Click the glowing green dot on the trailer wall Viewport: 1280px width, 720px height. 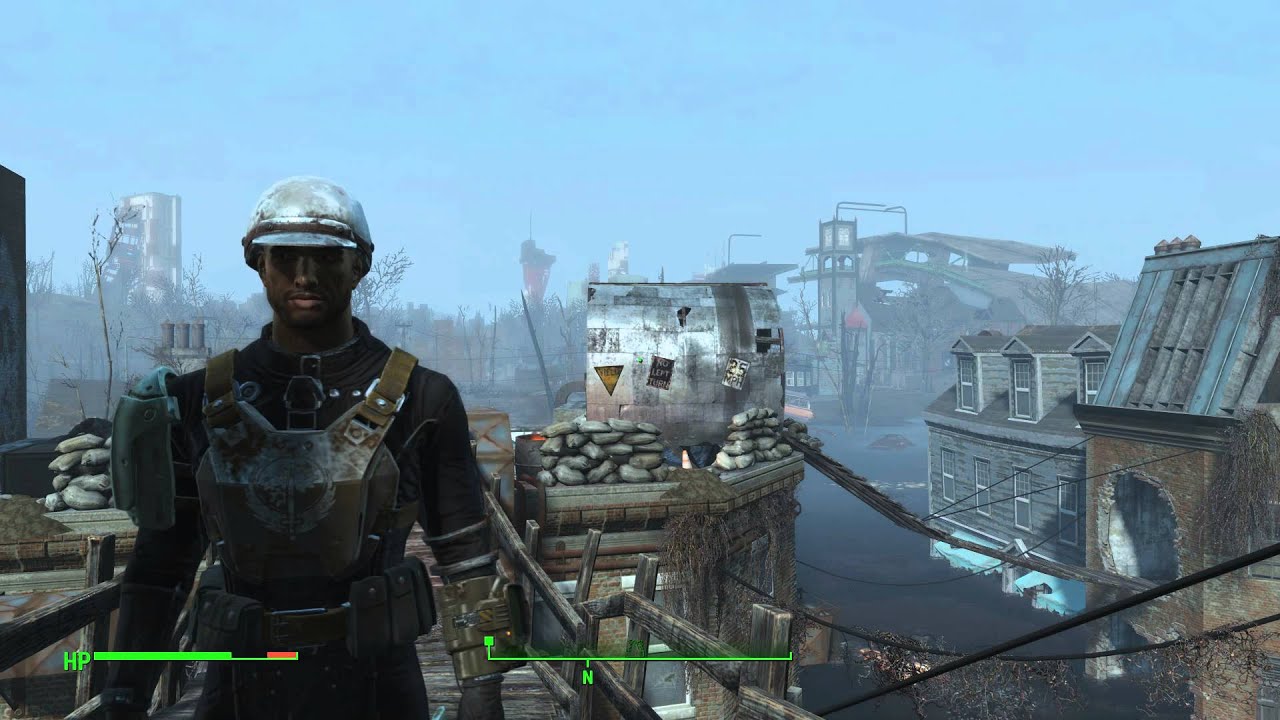(x=640, y=358)
